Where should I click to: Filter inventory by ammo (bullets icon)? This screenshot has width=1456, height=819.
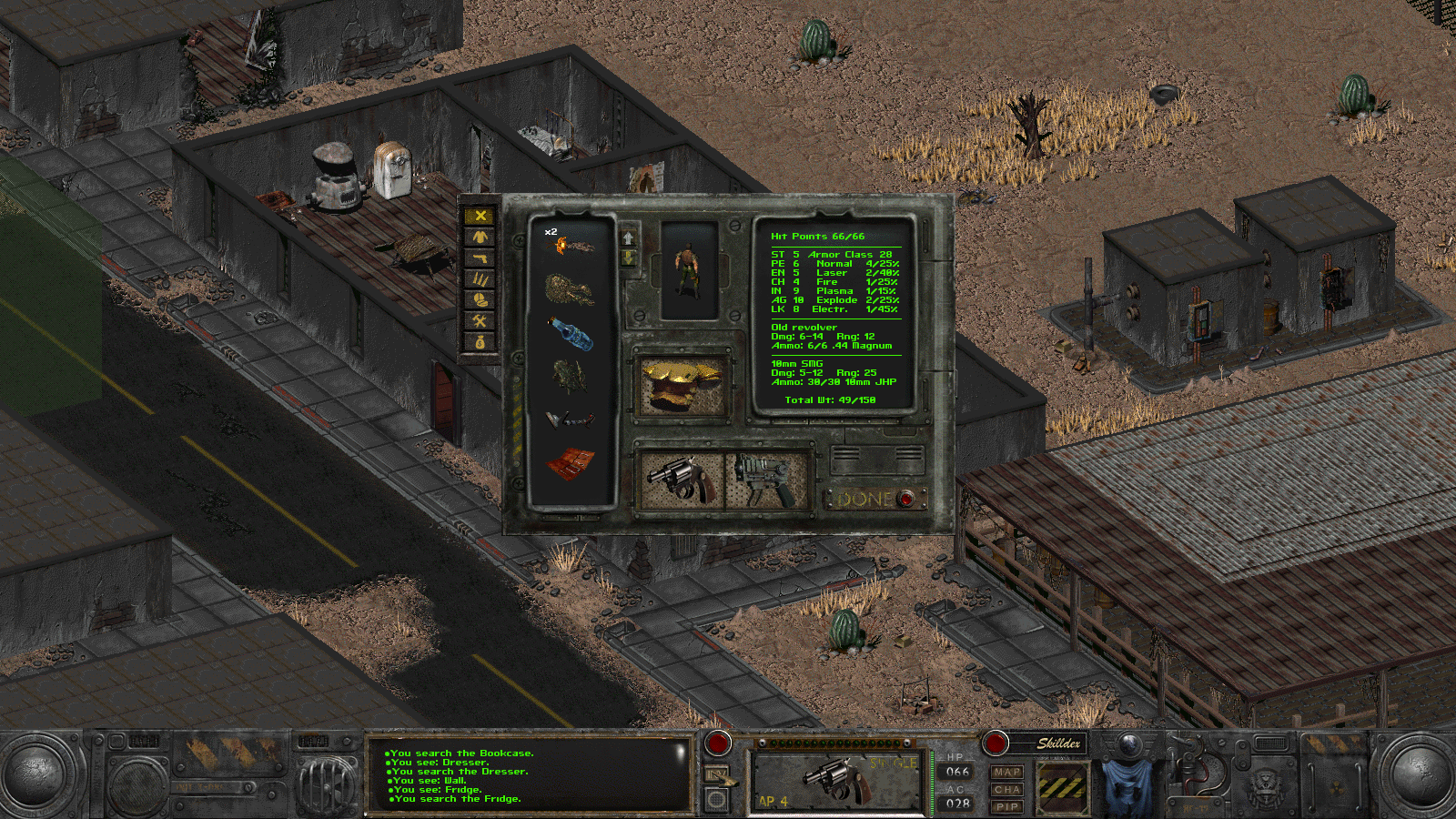480,278
